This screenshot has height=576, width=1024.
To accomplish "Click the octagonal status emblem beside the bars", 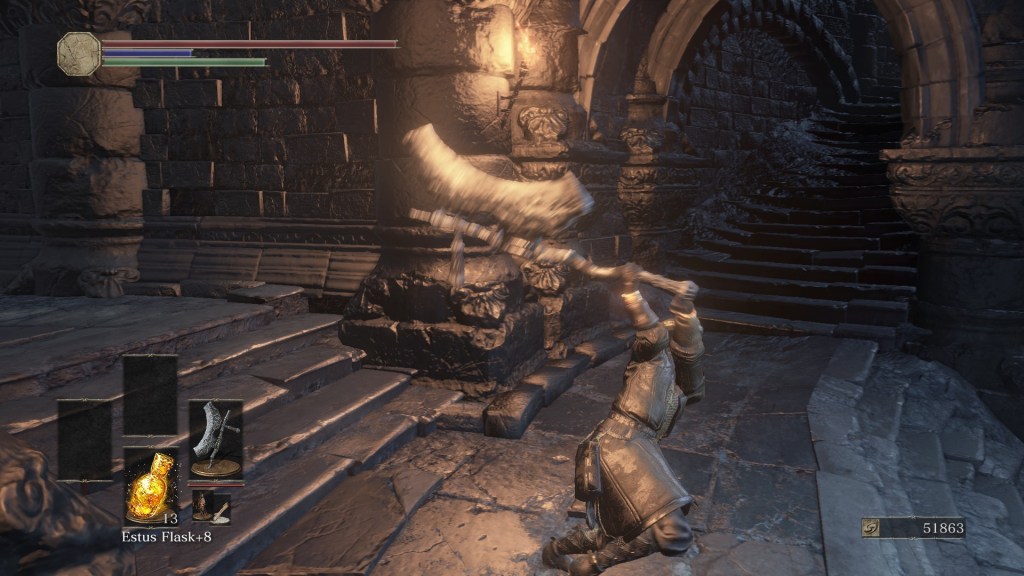I will (x=79, y=53).
